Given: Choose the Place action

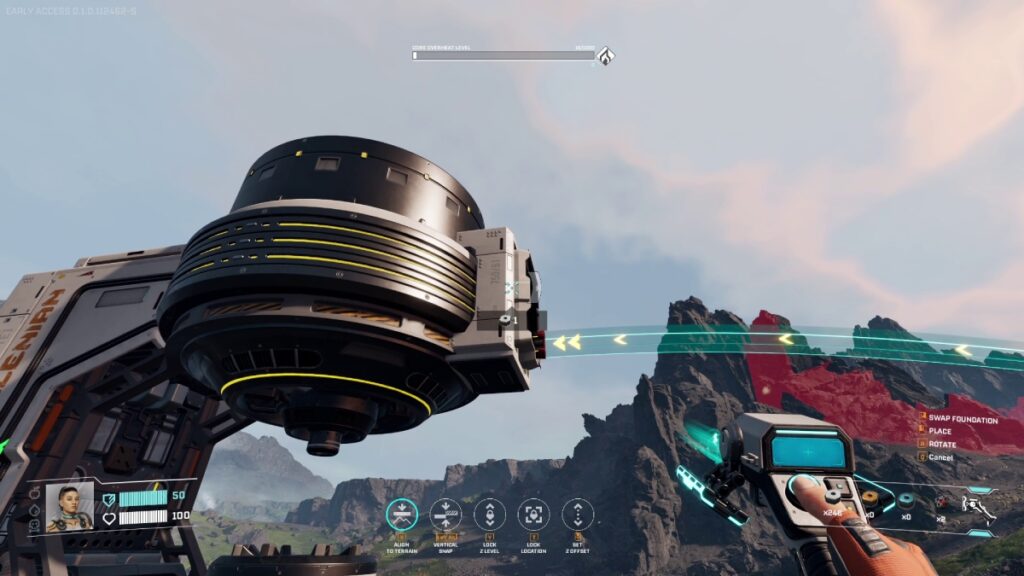Looking at the screenshot, I should (940, 432).
